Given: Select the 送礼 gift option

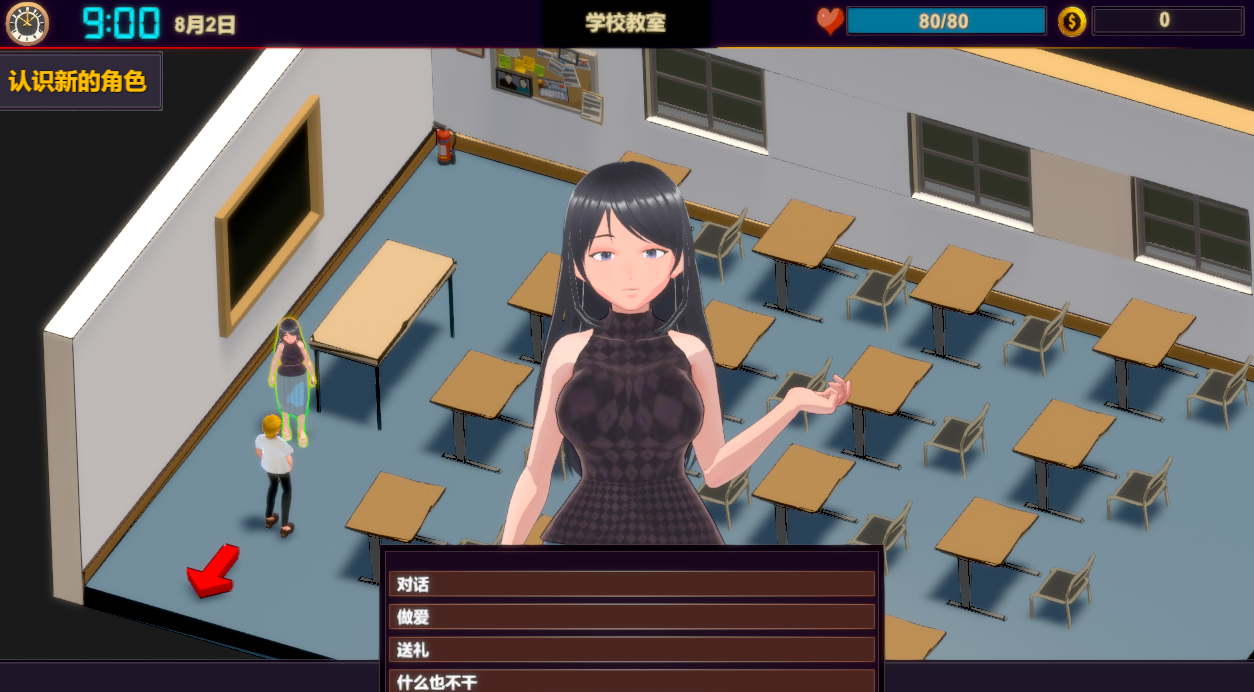Looking at the screenshot, I should 631,650.
